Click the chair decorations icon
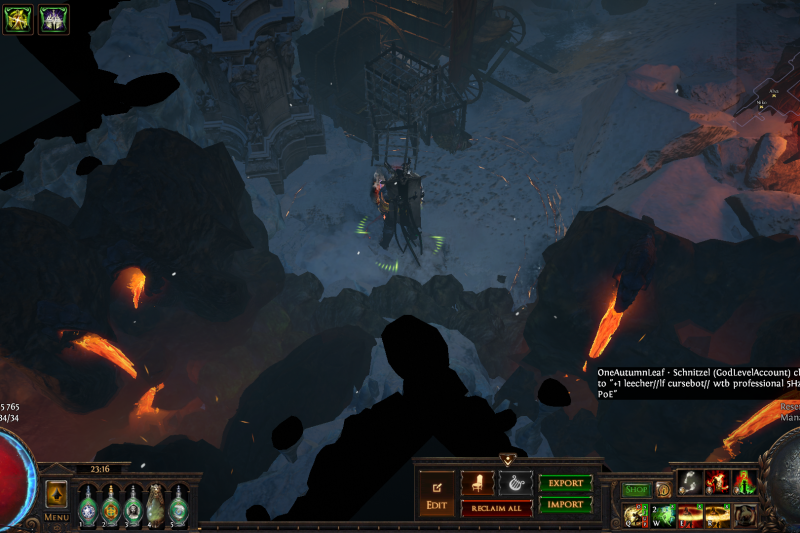The image size is (800, 533). pos(477,482)
